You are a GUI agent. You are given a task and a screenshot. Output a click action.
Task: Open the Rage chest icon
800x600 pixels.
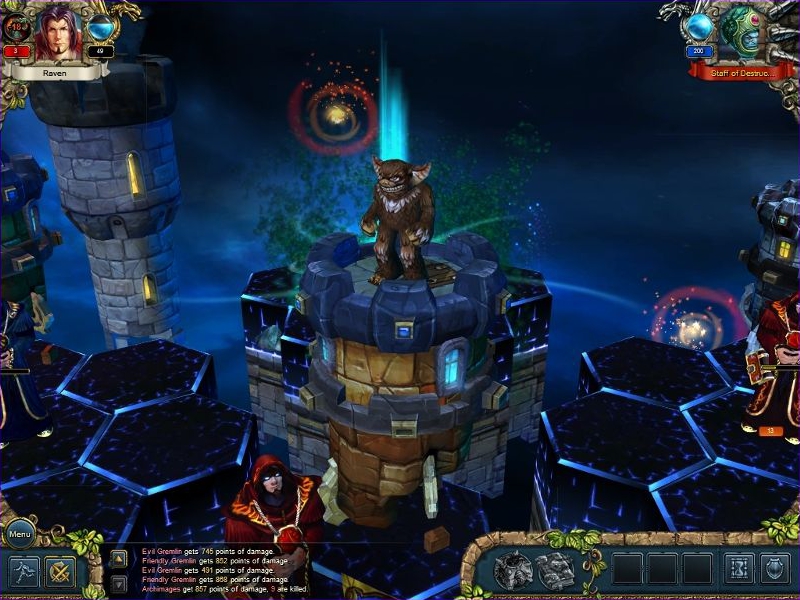click(x=512, y=569)
